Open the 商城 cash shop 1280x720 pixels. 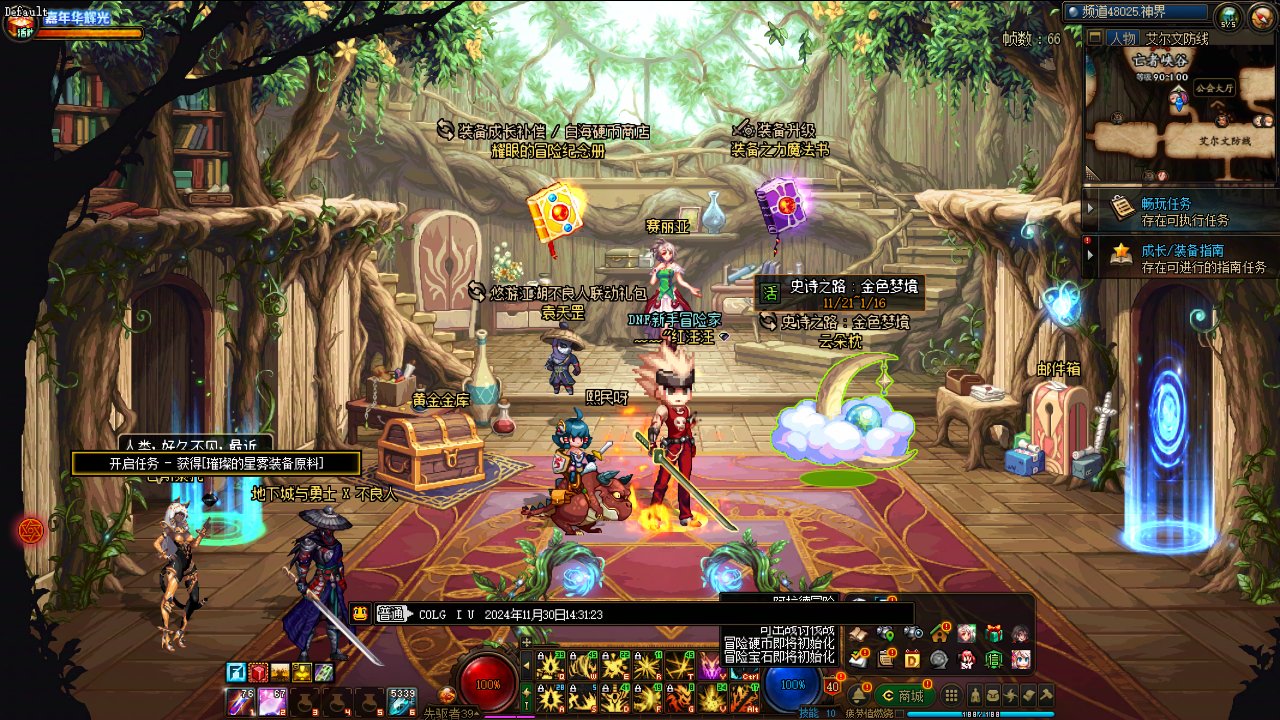tap(904, 696)
